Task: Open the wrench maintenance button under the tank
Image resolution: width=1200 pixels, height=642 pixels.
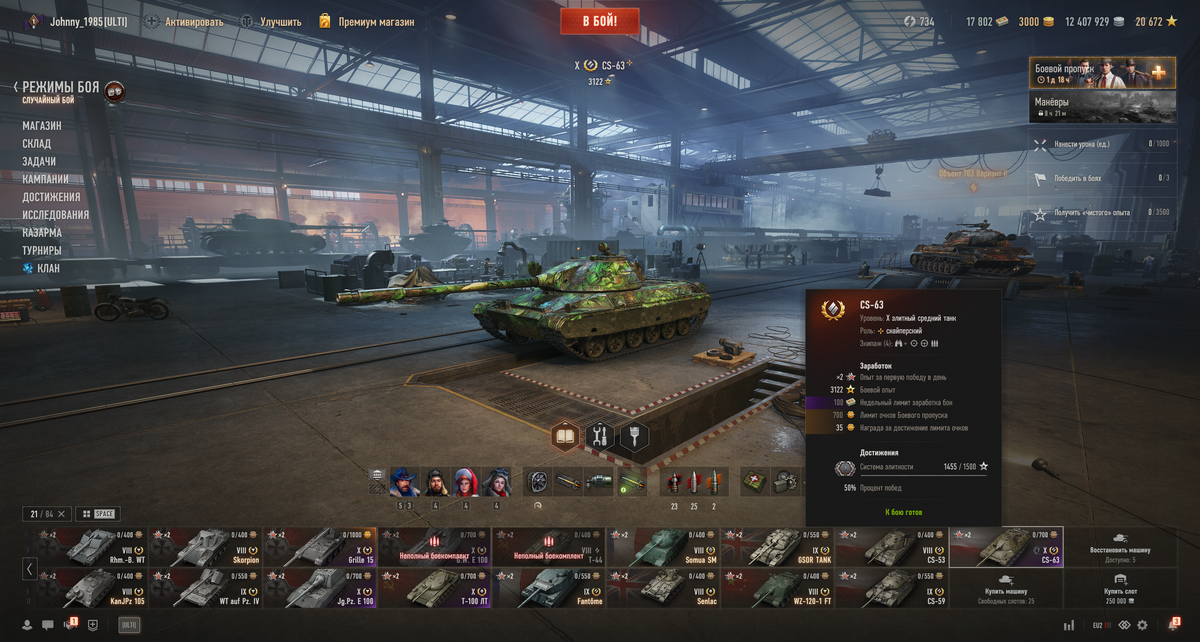Action: coord(600,436)
